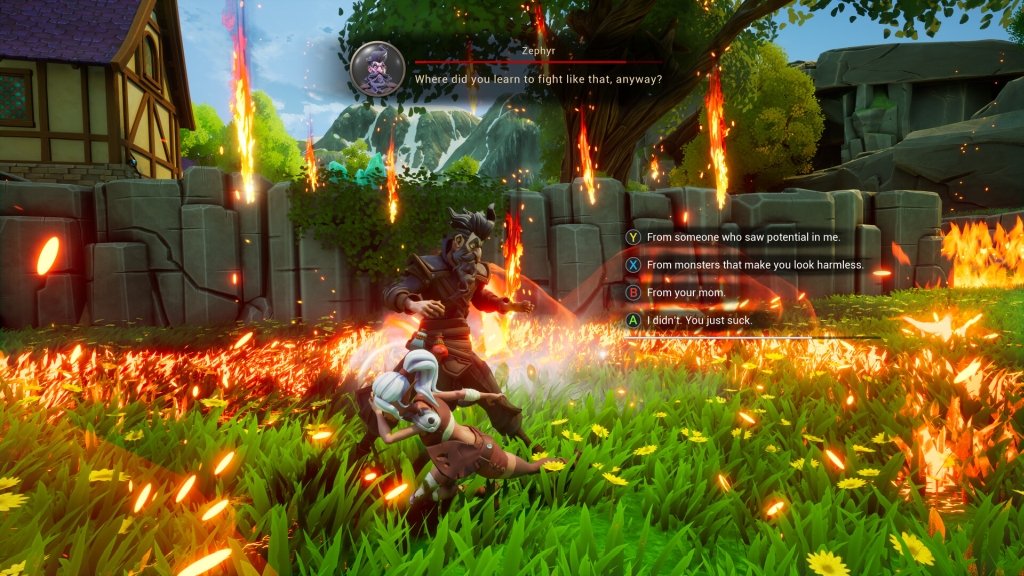
Task: Pick the "I didn't. You just suck." response
Action: [x=700, y=320]
